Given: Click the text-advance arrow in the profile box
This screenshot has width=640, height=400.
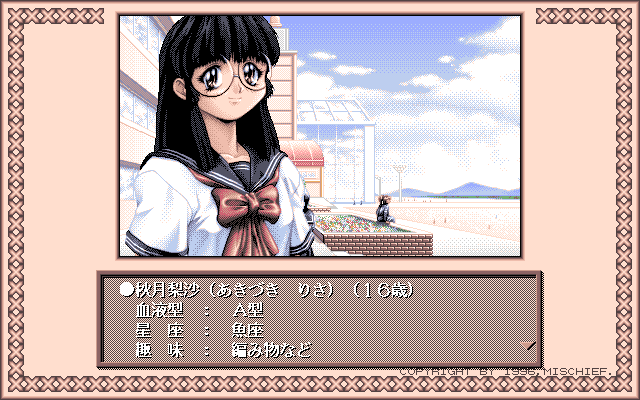Looking at the screenshot, I should [530, 346].
